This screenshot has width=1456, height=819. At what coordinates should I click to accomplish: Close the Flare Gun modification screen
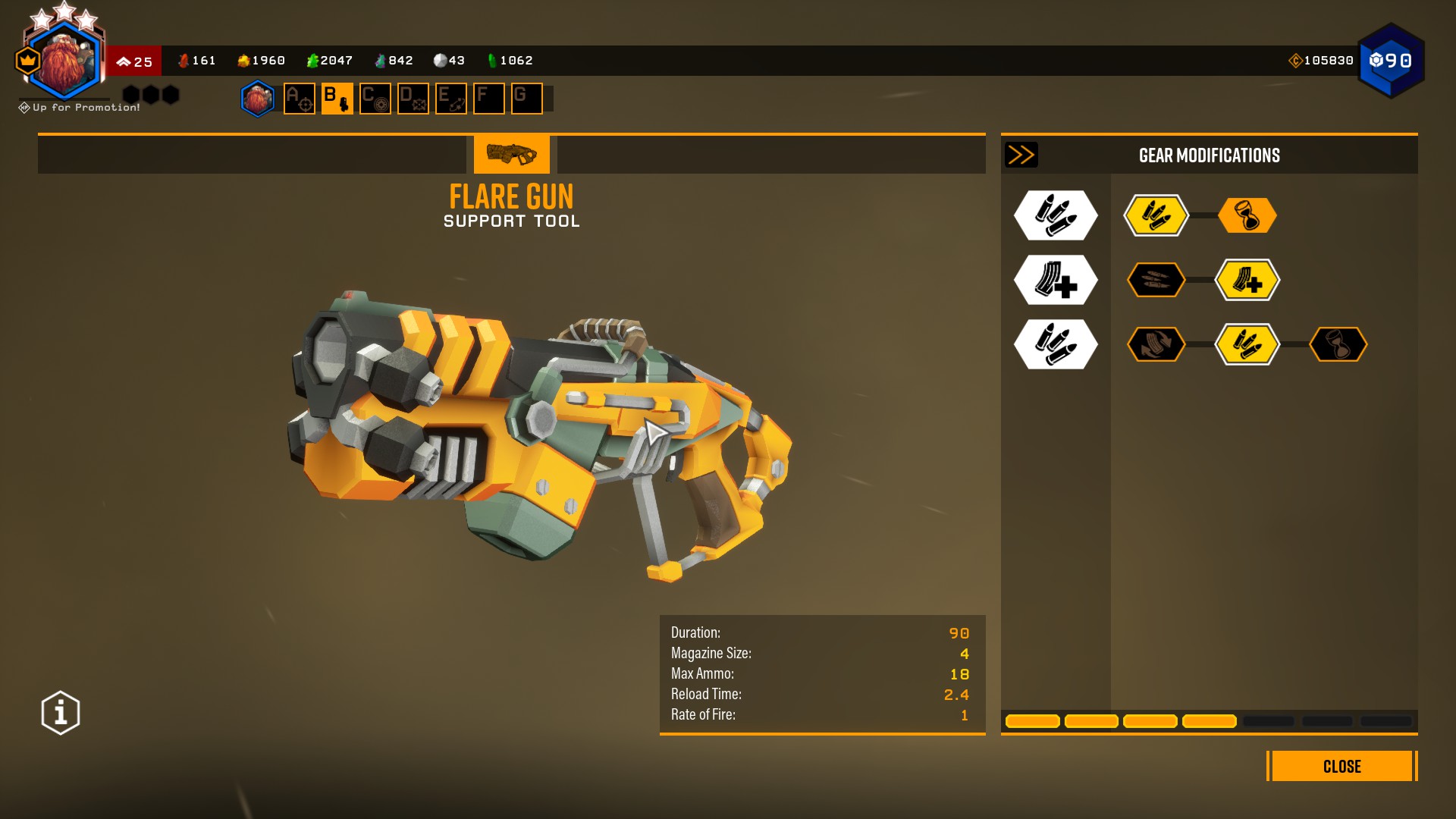click(x=1341, y=766)
